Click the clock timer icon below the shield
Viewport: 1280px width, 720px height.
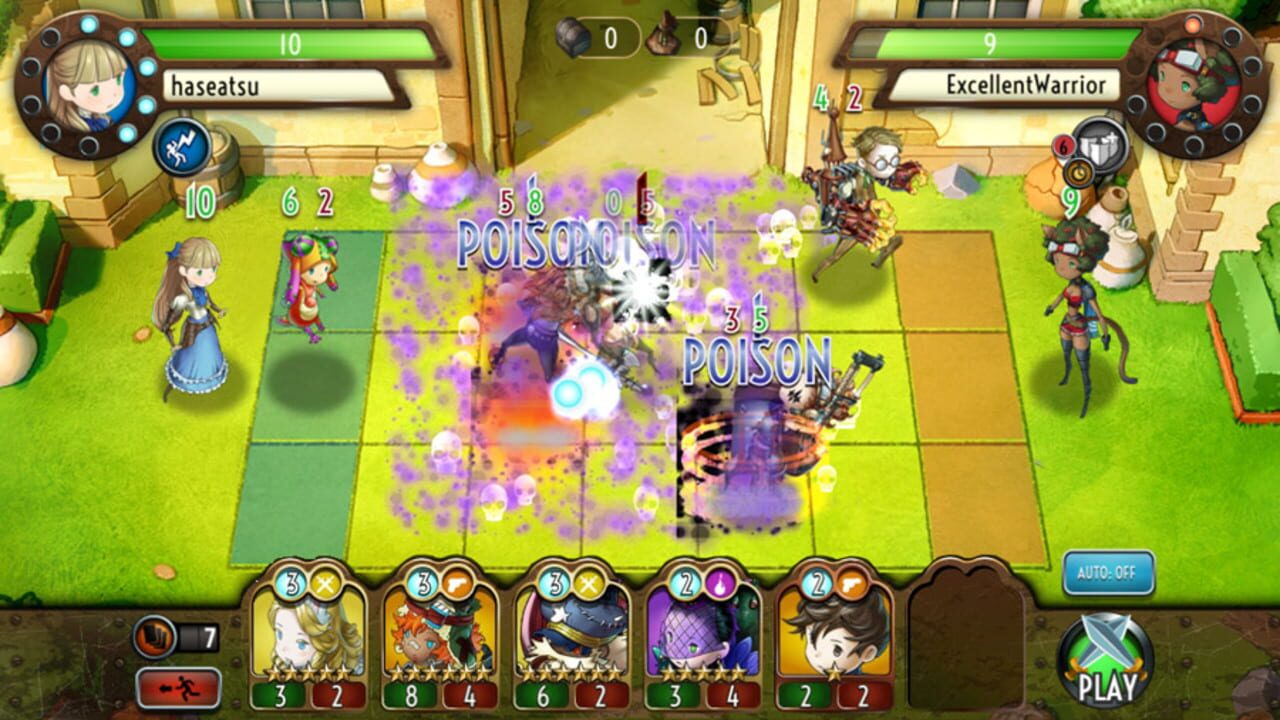[1078, 172]
